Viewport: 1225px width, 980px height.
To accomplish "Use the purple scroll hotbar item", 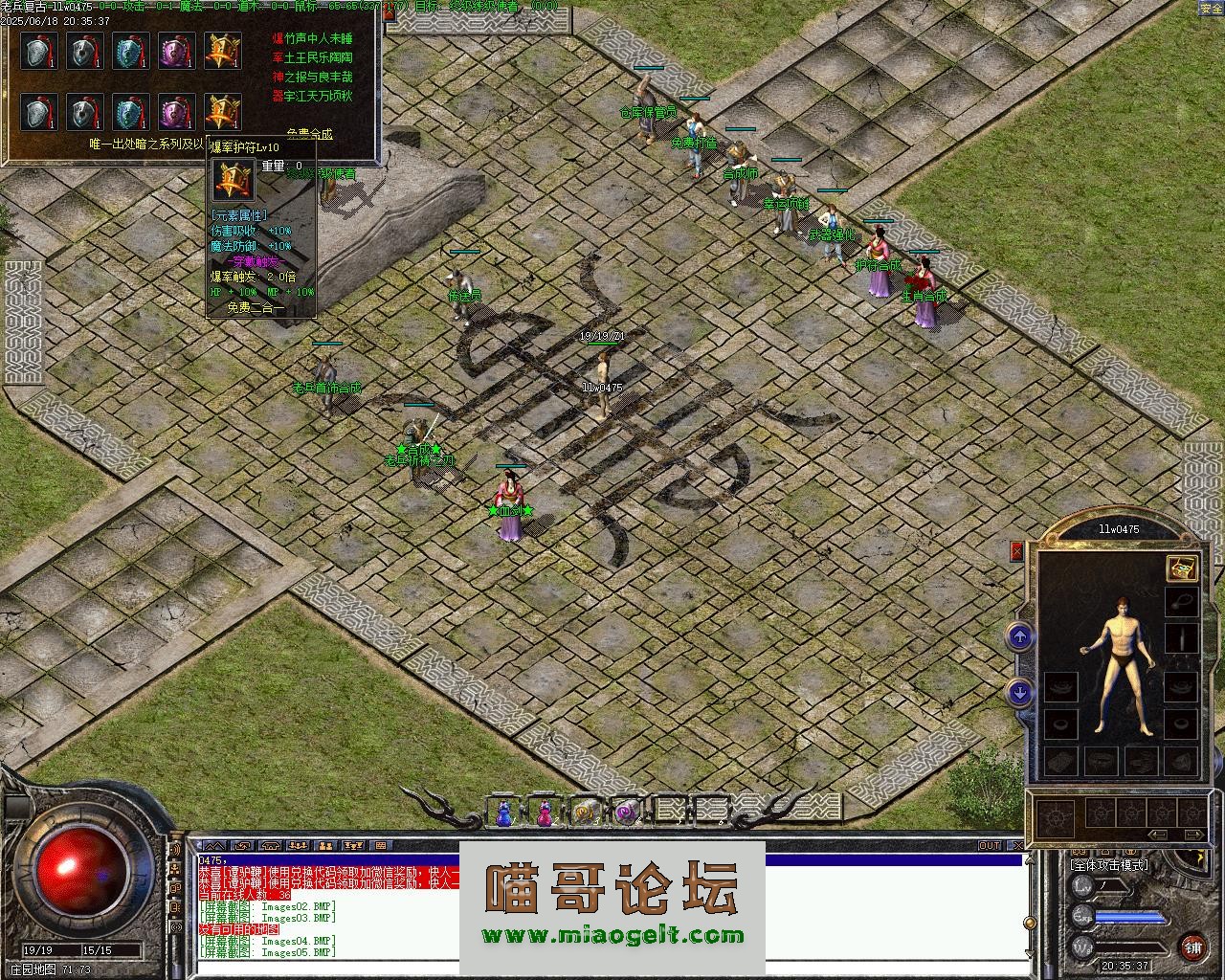I will [625, 813].
